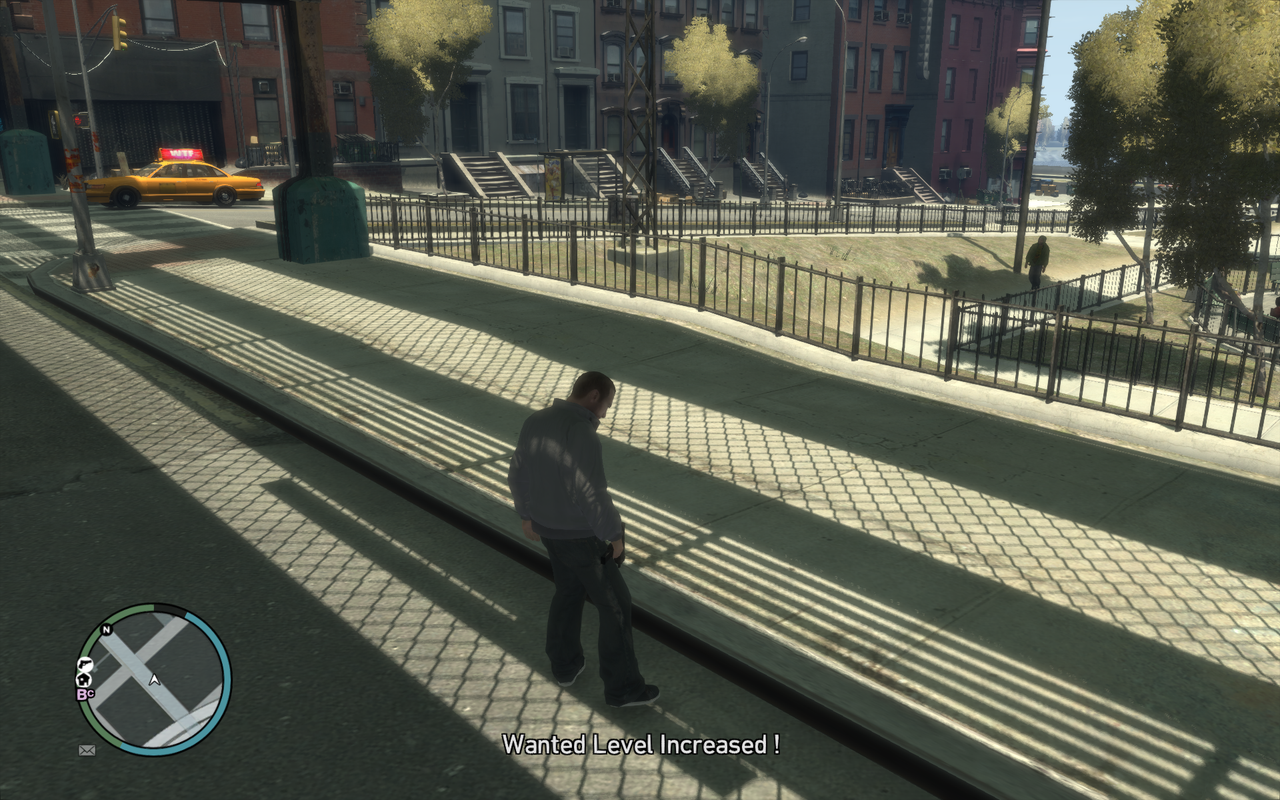Open the envelope message icon
This screenshot has width=1280, height=800.
87,750
